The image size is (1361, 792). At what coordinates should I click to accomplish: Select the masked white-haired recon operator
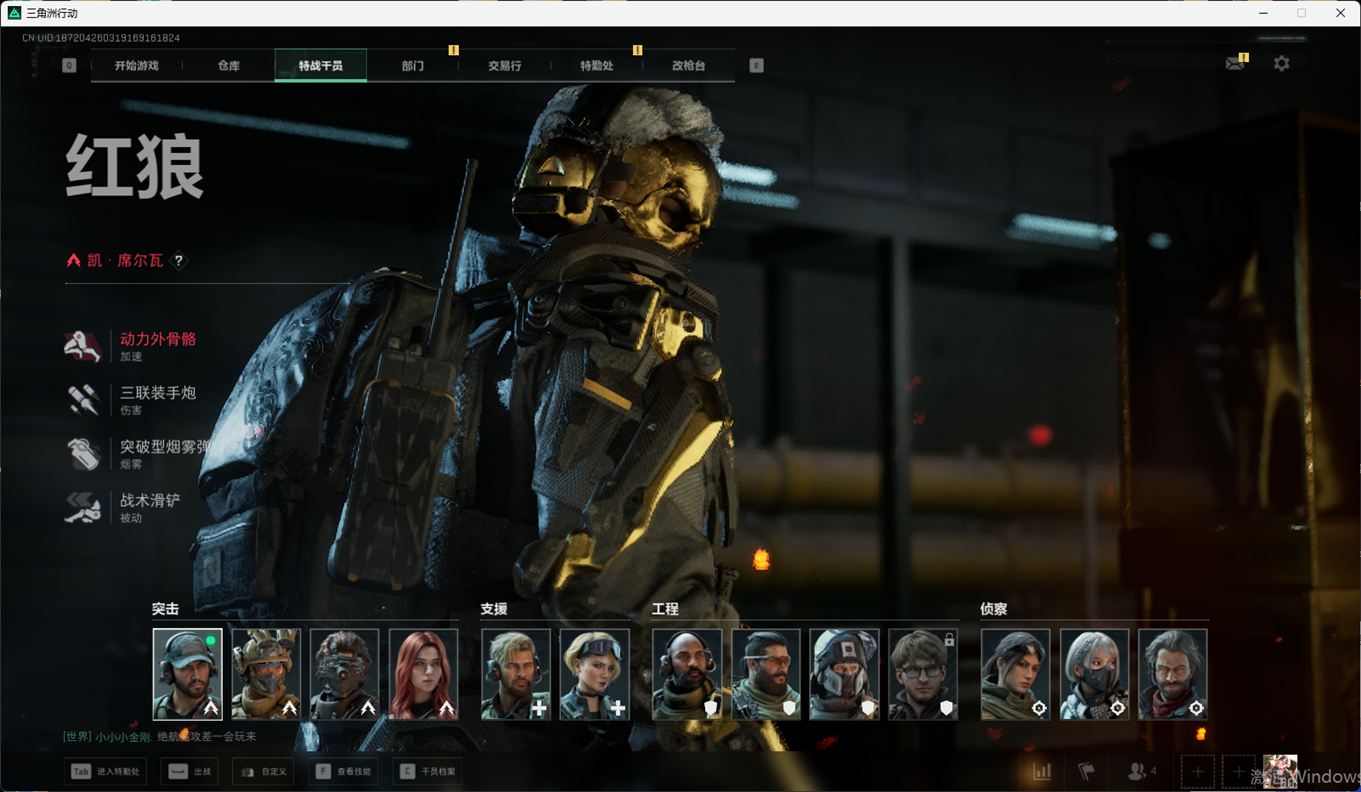(1094, 674)
